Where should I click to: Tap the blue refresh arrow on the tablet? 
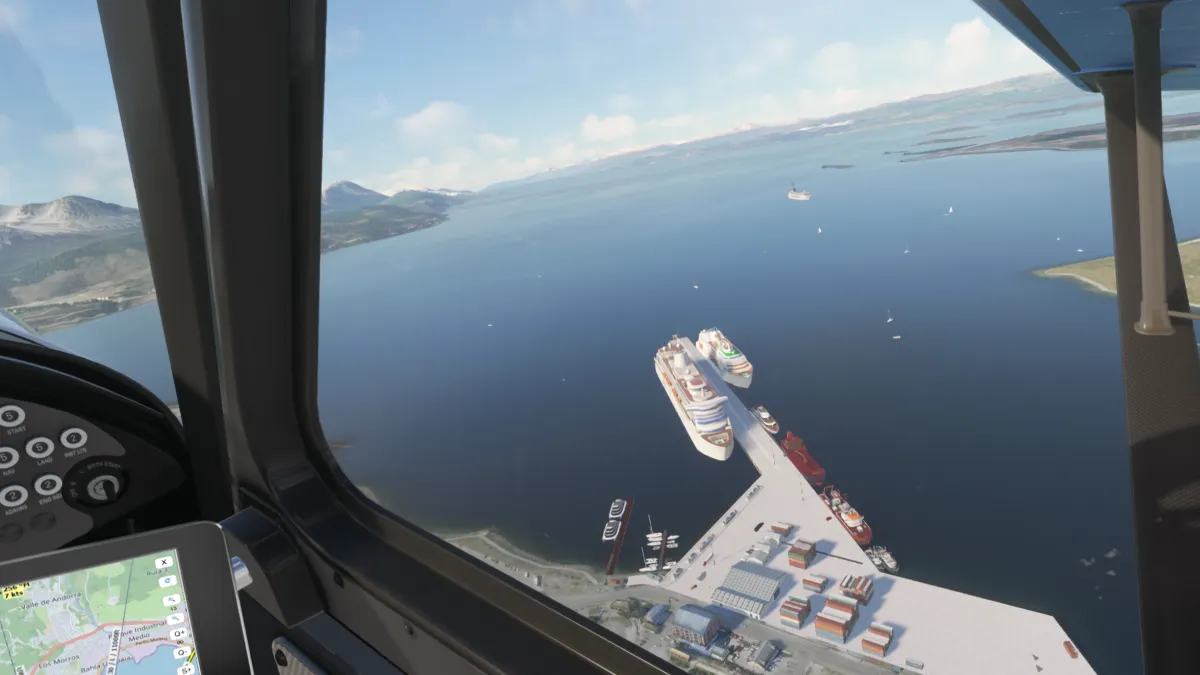[165, 582]
